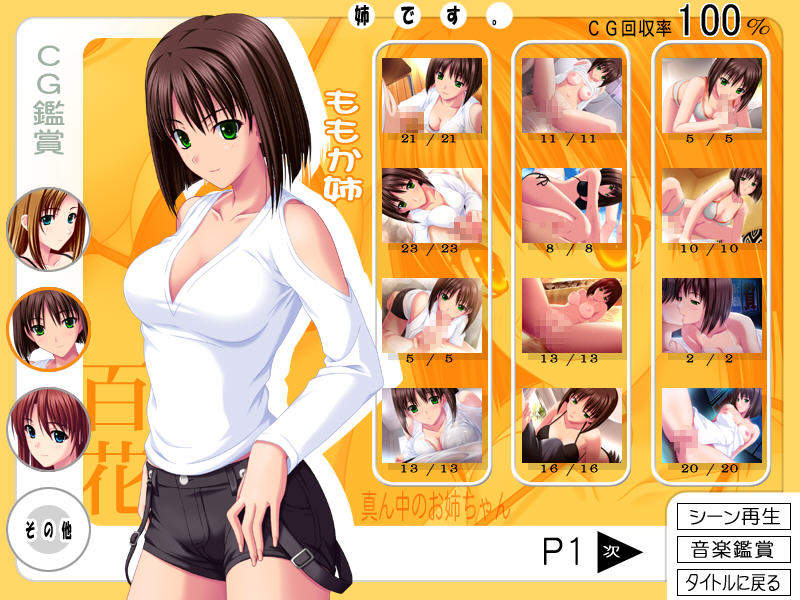
Task: View the thumbnail labeled 16 / 16
Action: click(570, 424)
